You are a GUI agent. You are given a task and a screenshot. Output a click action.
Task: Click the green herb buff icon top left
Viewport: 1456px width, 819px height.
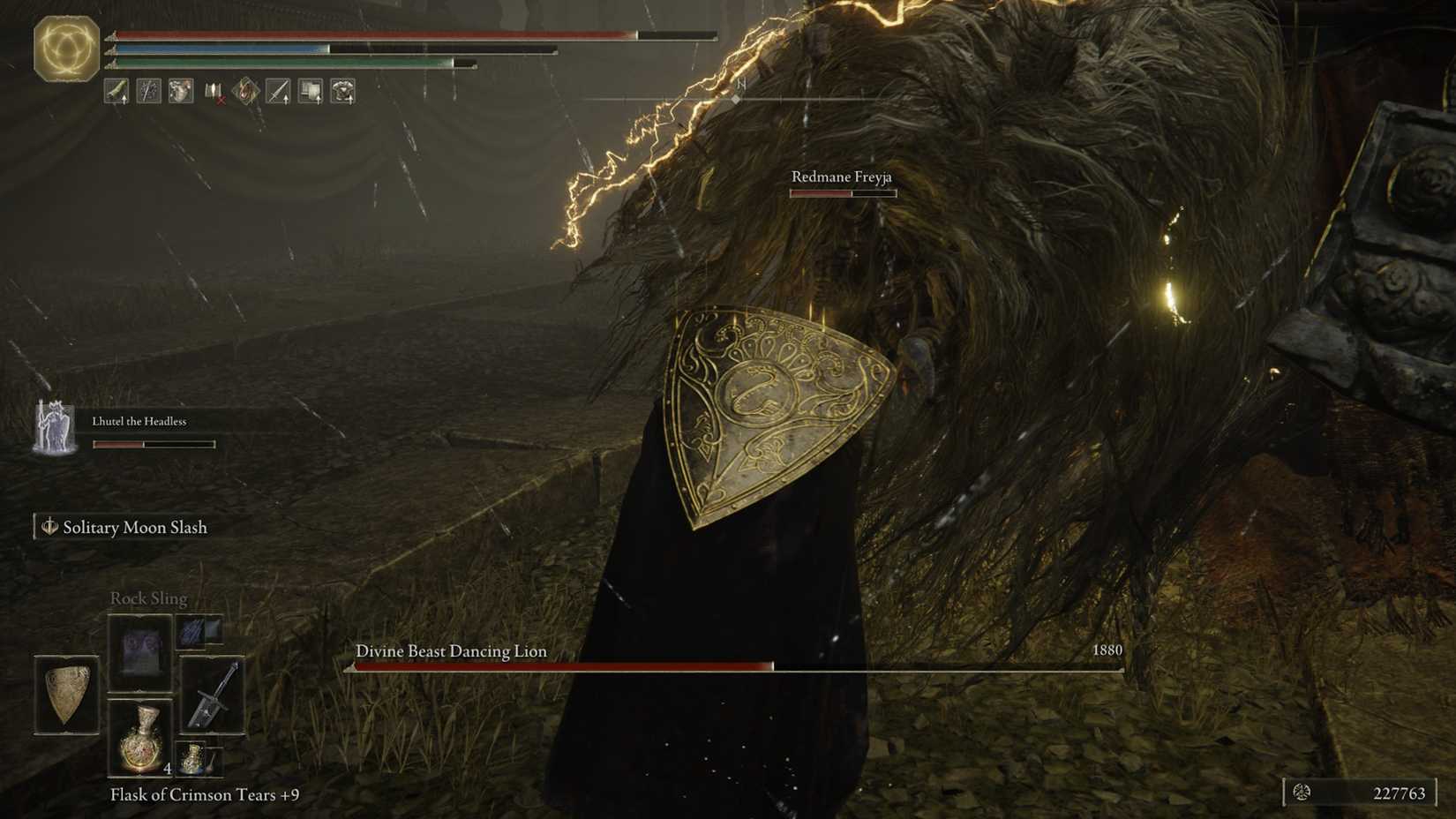[116, 91]
